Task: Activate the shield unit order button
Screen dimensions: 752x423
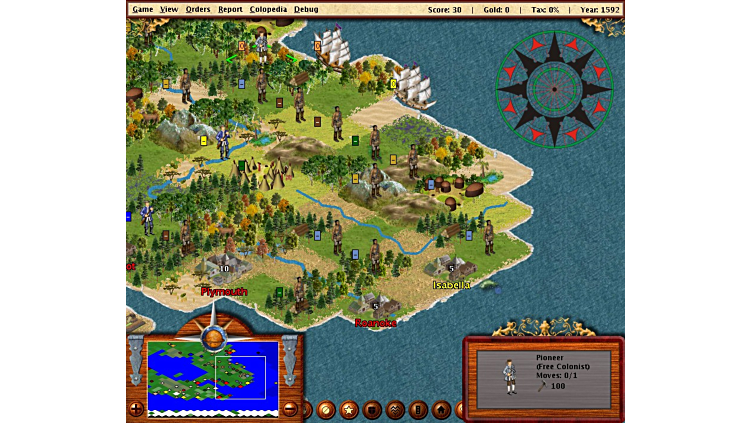Action: click(x=372, y=409)
